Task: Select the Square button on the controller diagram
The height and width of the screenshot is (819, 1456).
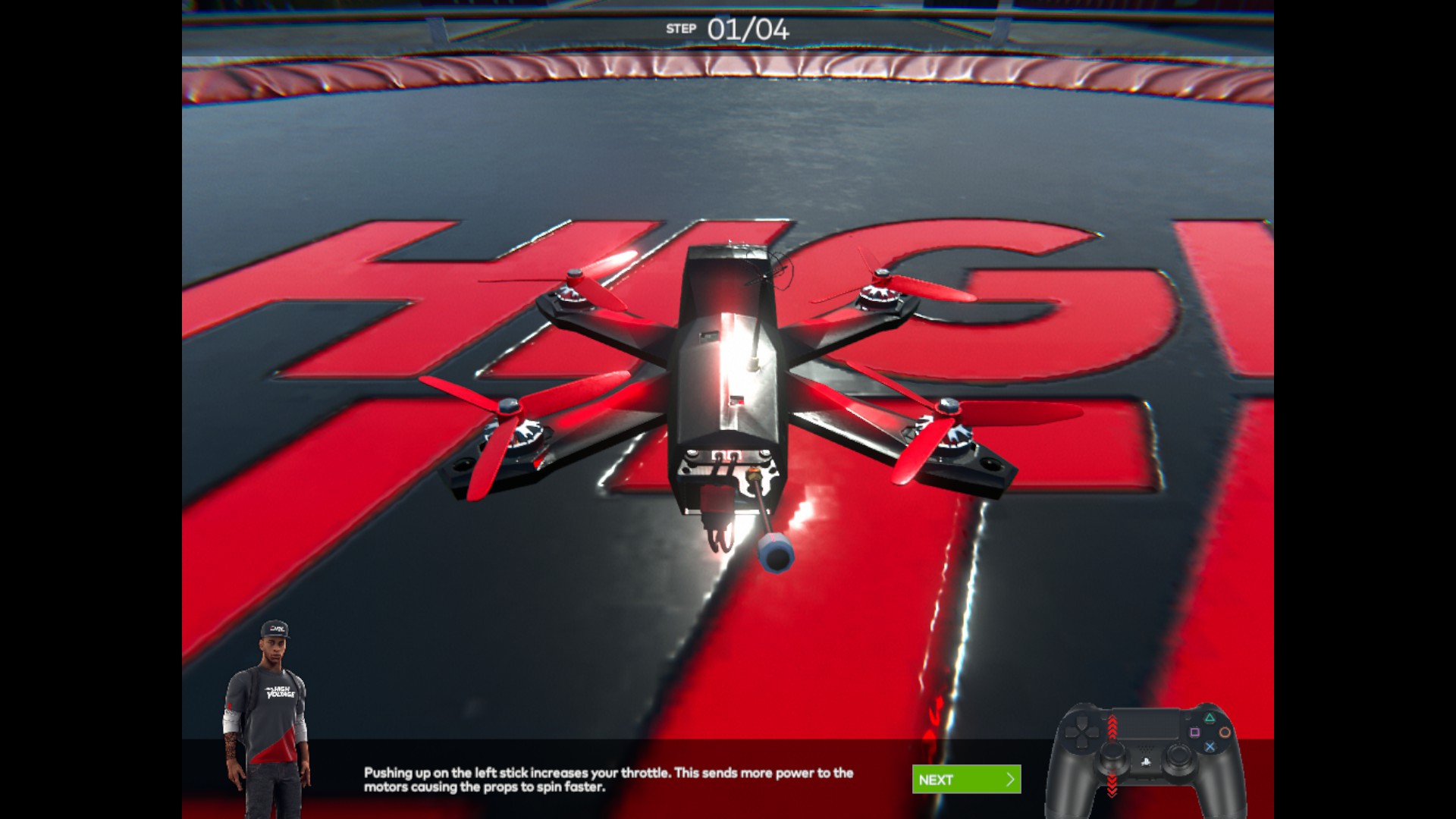Action: tap(1195, 732)
